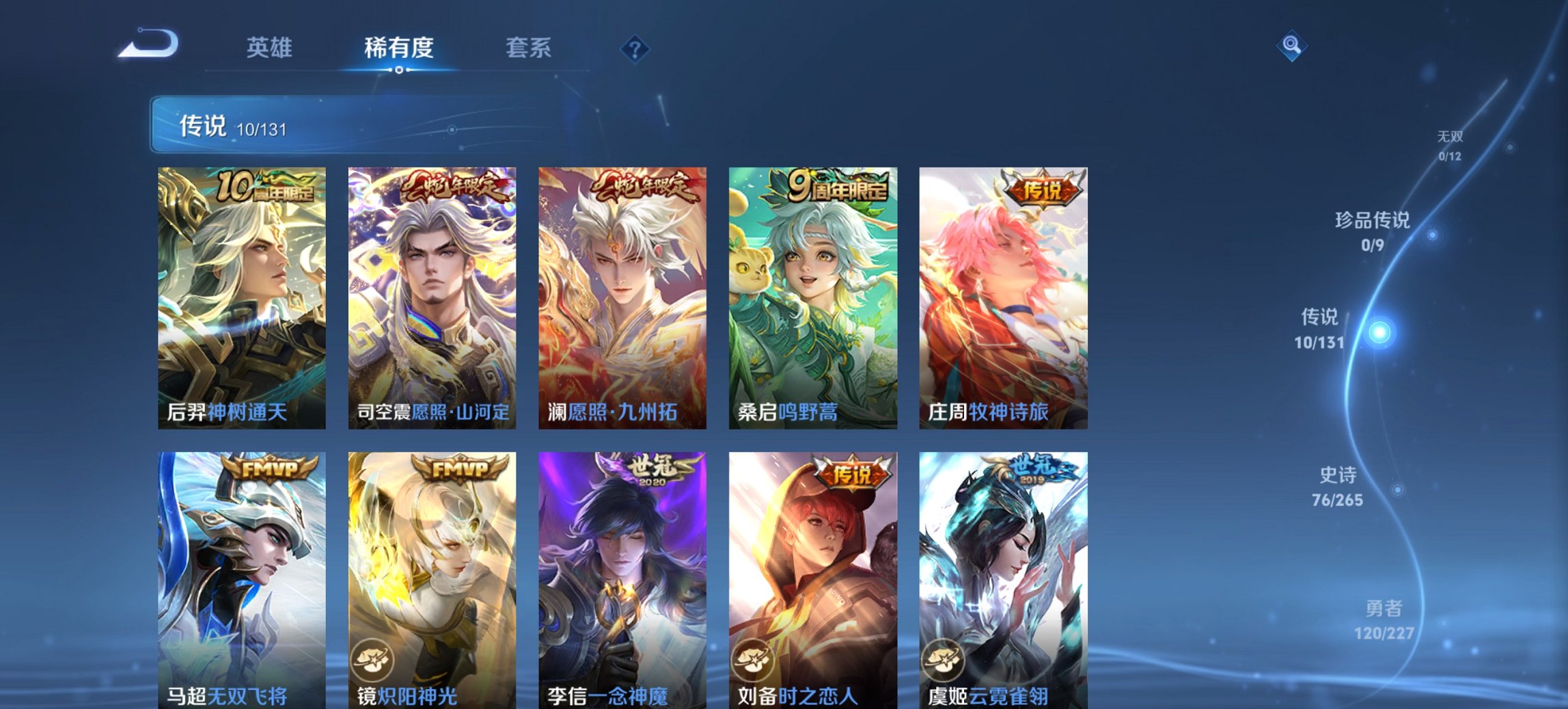This screenshot has width=1568, height=709.
Task: Open the help icon with the question mark
Action: pyautogui.click(x=635, y=48)
